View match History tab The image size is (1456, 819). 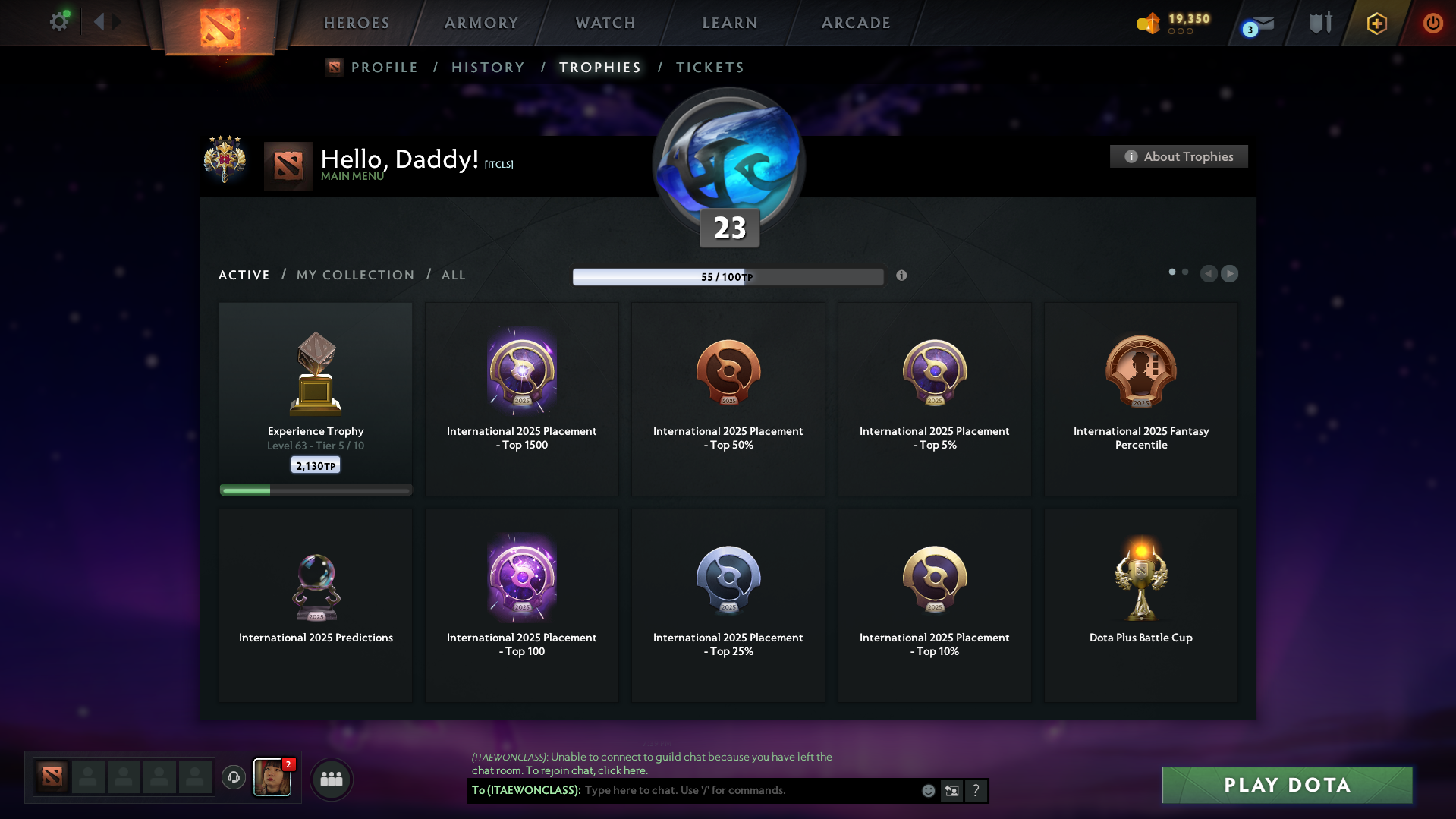tap(488, 68)
